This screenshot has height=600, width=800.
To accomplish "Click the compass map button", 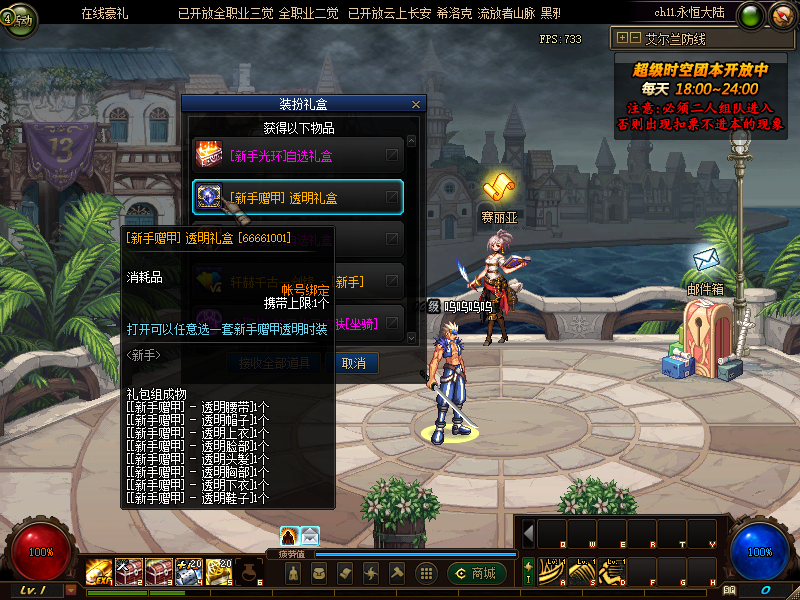I will [x=752, y=15].
